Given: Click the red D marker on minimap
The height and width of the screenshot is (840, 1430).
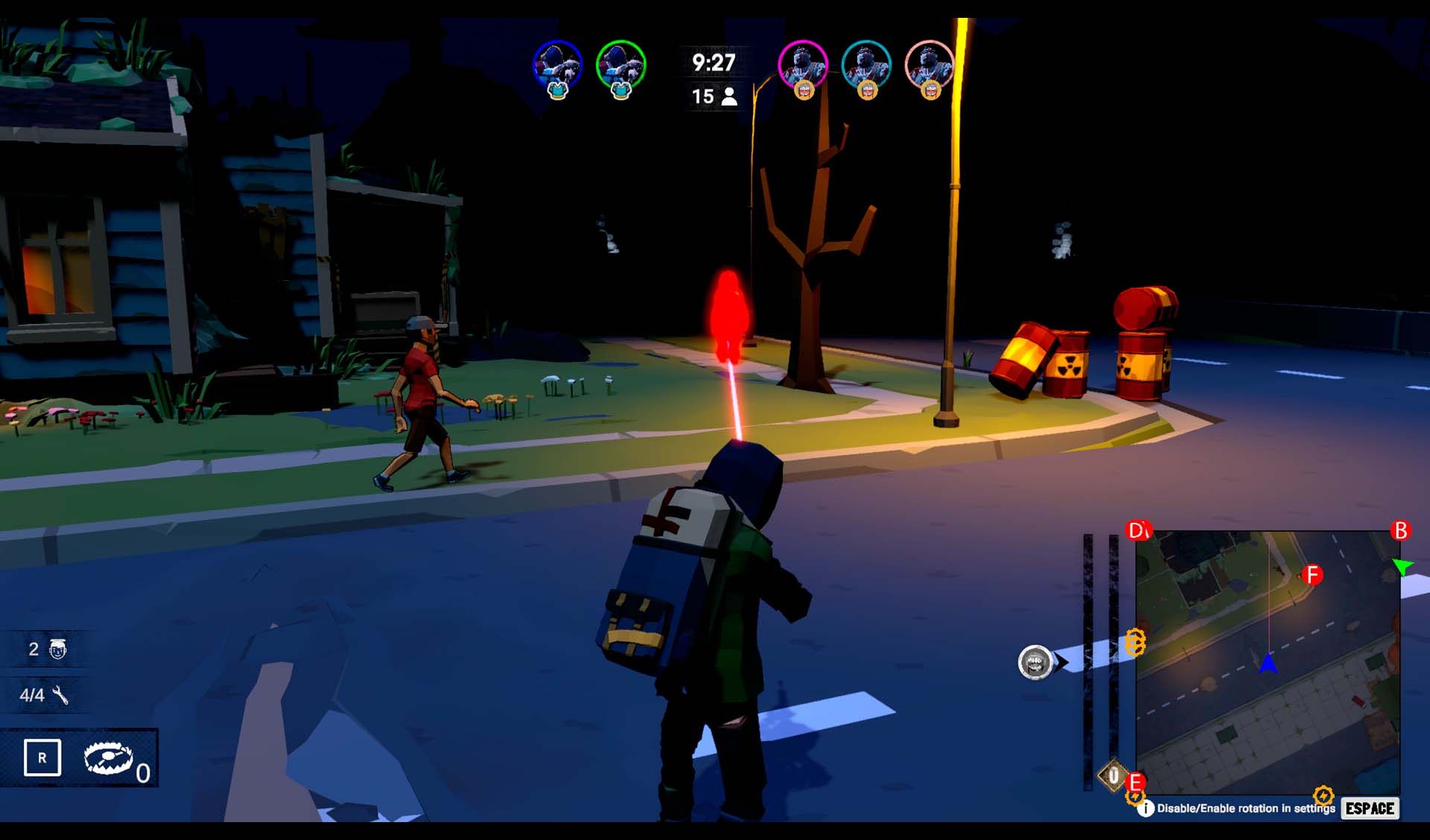Looking at the screenshot, I should click(1138, 530).
